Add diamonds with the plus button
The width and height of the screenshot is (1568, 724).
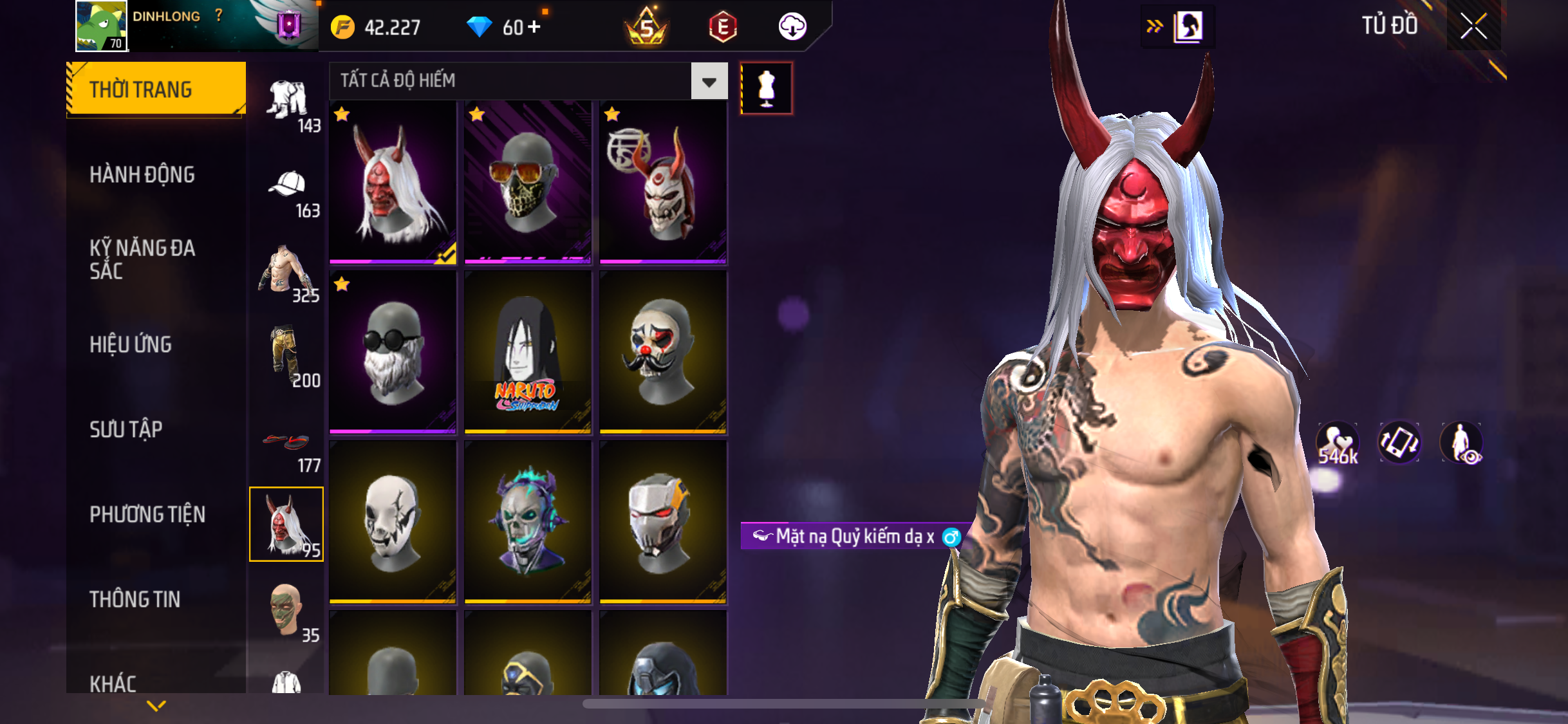click(x=534, y=27)
